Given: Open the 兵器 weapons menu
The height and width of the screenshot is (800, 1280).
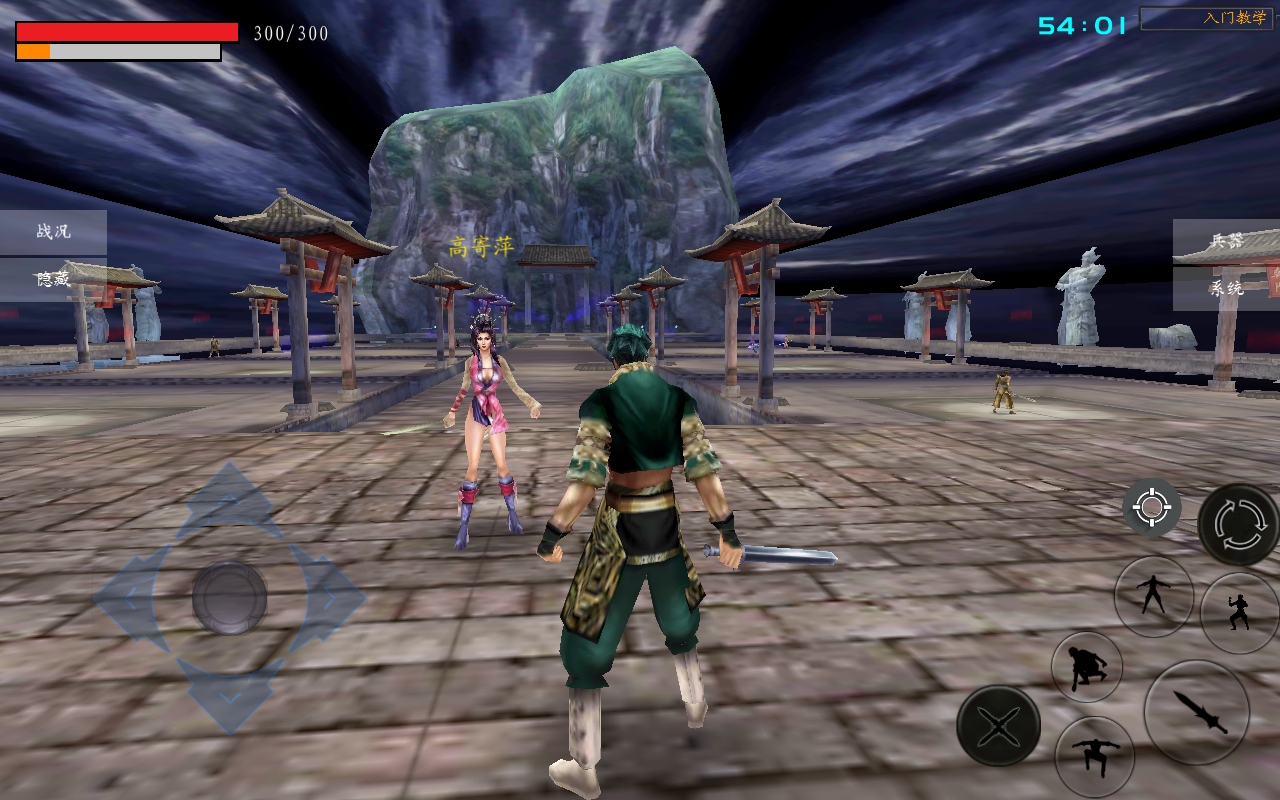Looking at the screenshot, I should [x=1226, y=241].
